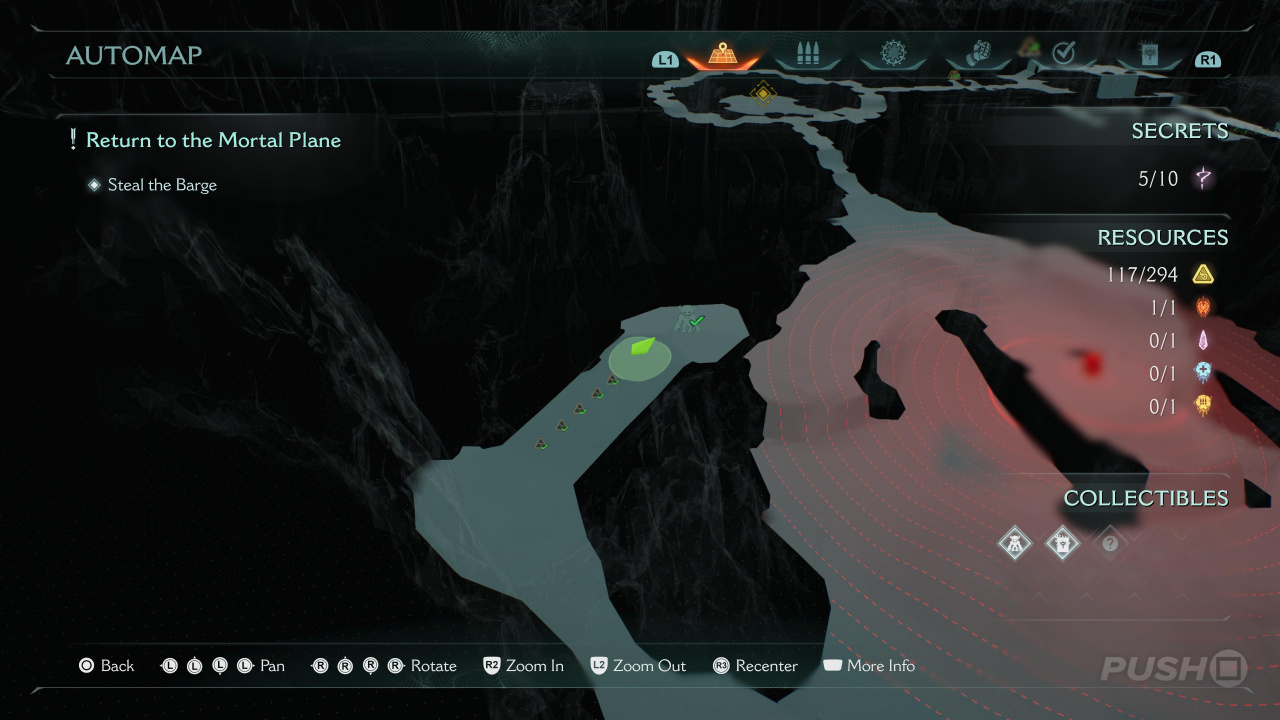This screenshot has width=1280, height=720.
Task: Select the collected codex page collectible
Action: (x=1062, y=543)
